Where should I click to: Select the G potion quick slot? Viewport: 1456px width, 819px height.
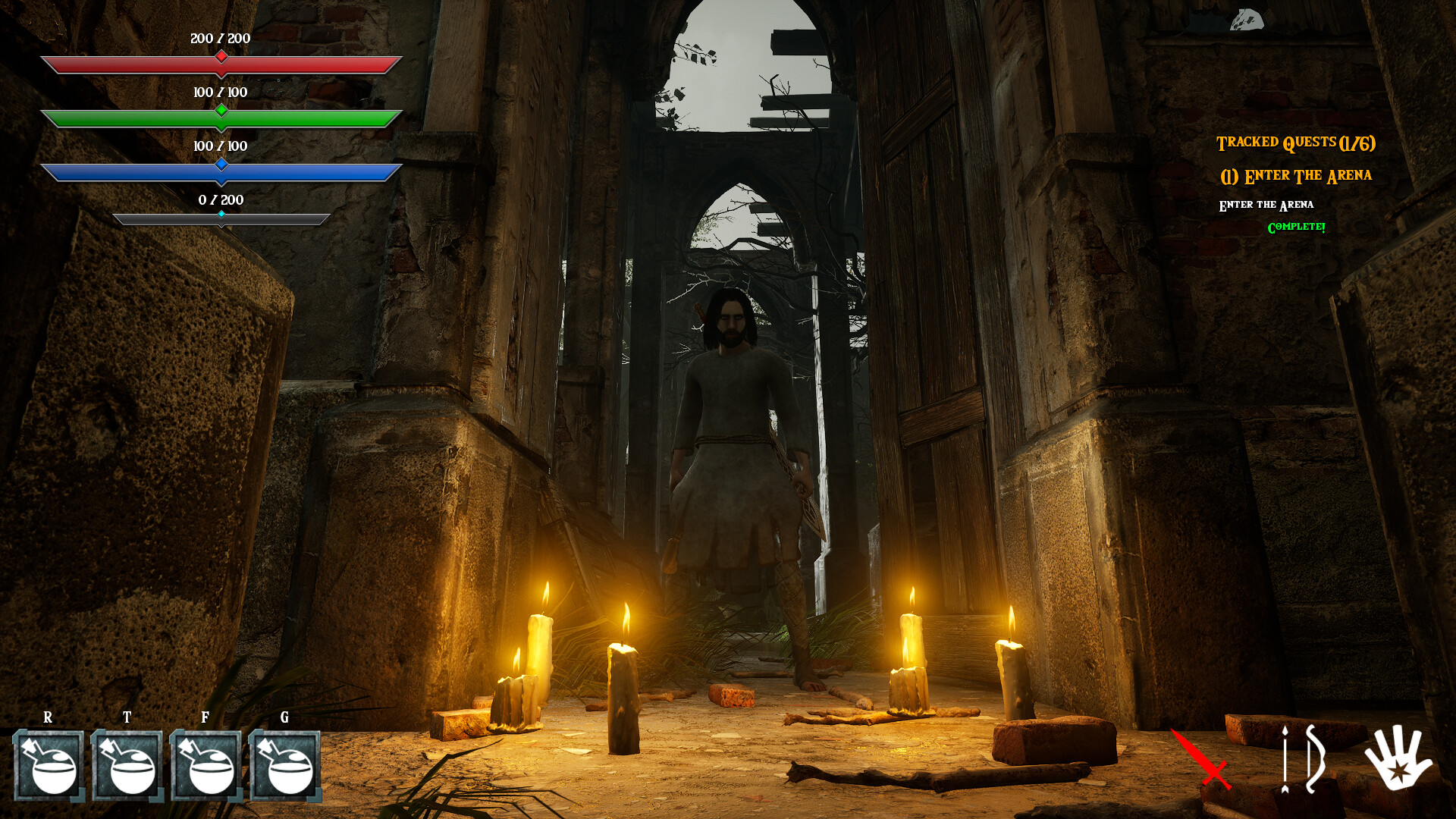coord(284,766)
